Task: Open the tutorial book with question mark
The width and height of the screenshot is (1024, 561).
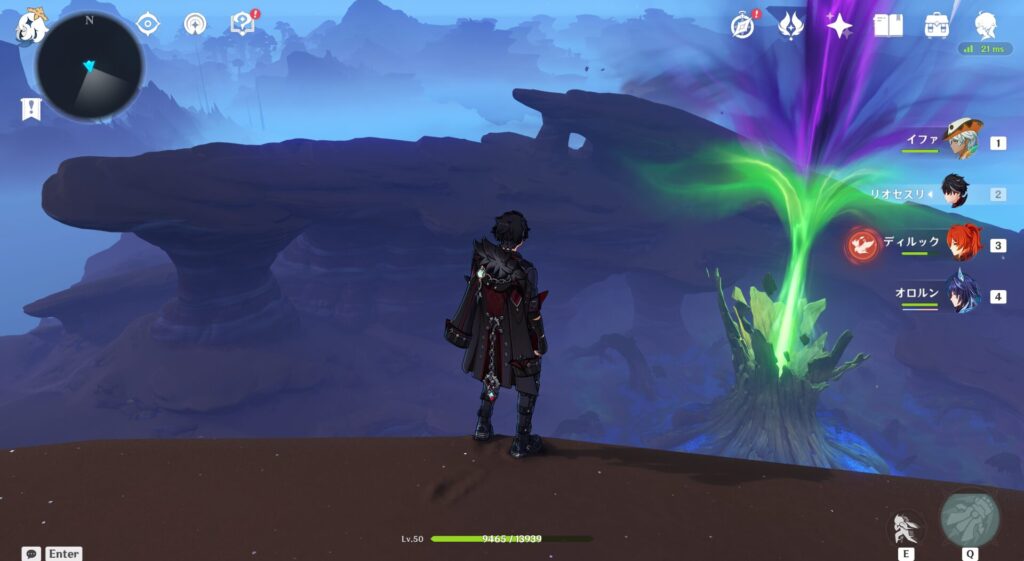Action: pos(242,24)
